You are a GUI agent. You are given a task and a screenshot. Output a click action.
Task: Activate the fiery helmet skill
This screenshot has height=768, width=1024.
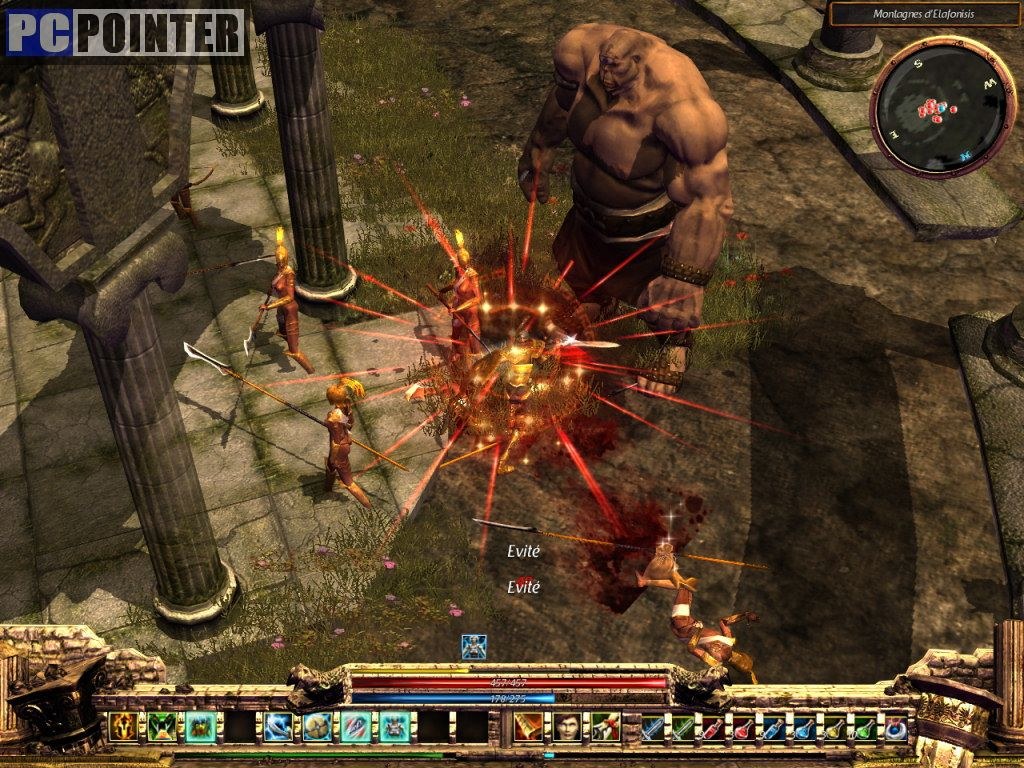pyautogui.click(x=124, y=726)
